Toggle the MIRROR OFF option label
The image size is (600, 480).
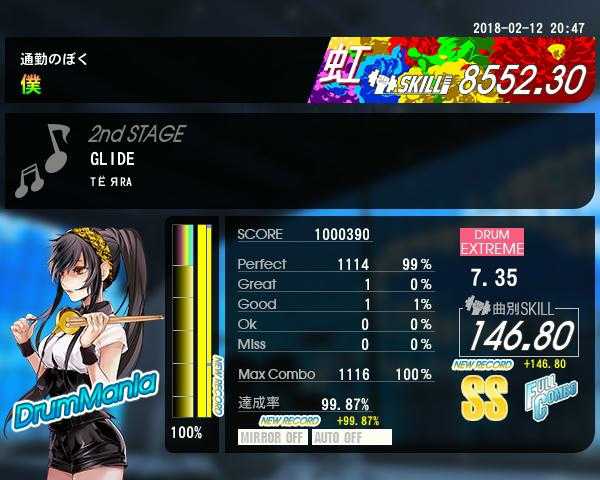[273, 437]
